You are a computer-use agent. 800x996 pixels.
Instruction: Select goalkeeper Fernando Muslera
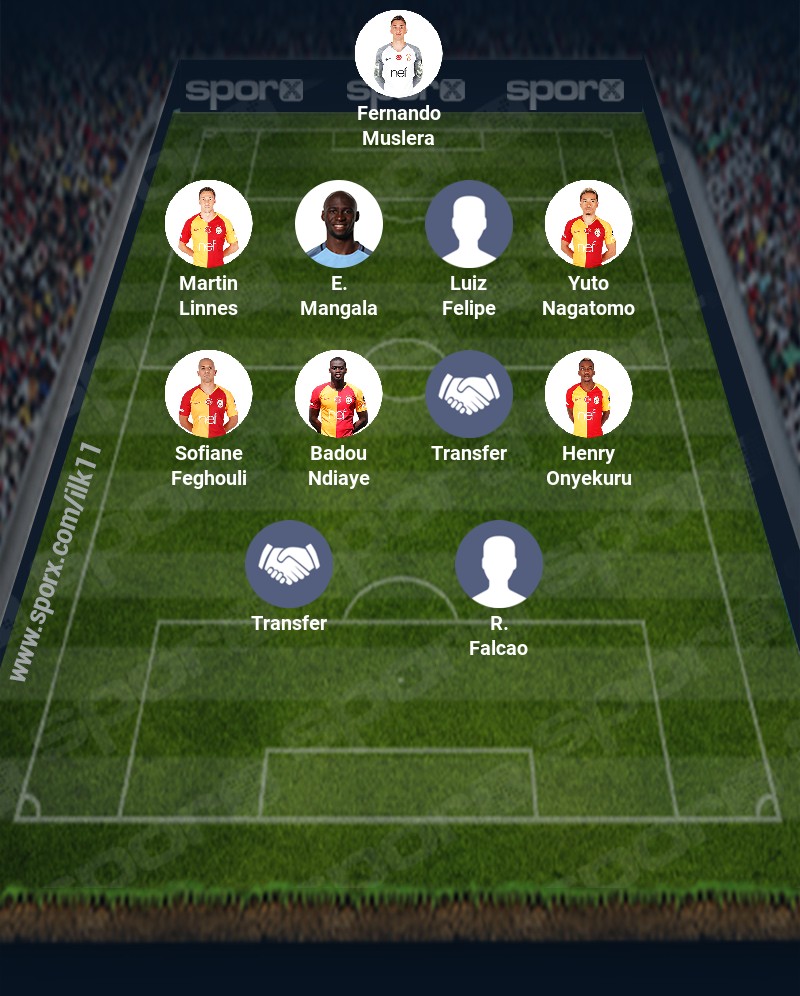(x=399, y=54)
